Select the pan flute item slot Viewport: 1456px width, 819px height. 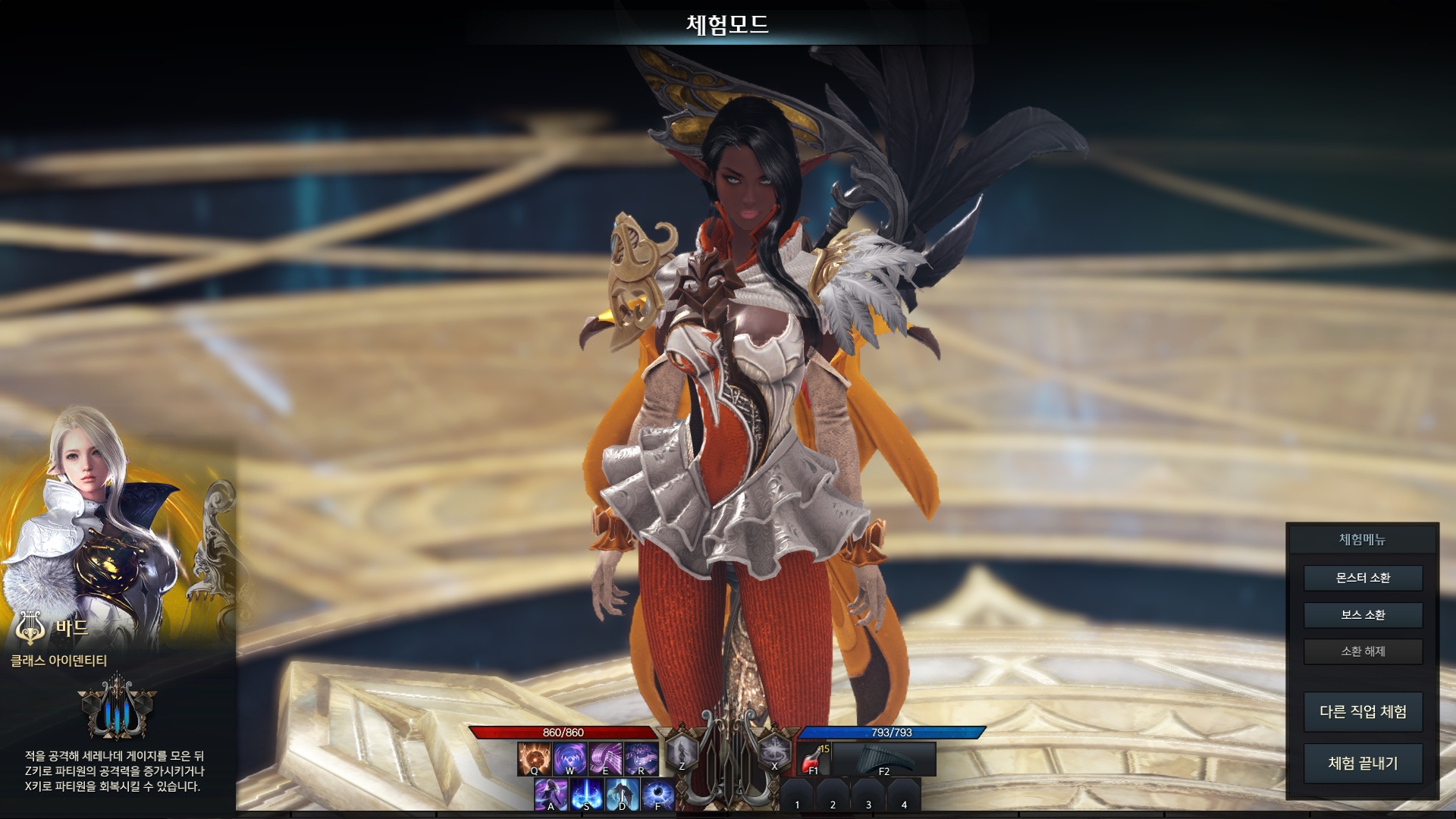pos(883,758)
